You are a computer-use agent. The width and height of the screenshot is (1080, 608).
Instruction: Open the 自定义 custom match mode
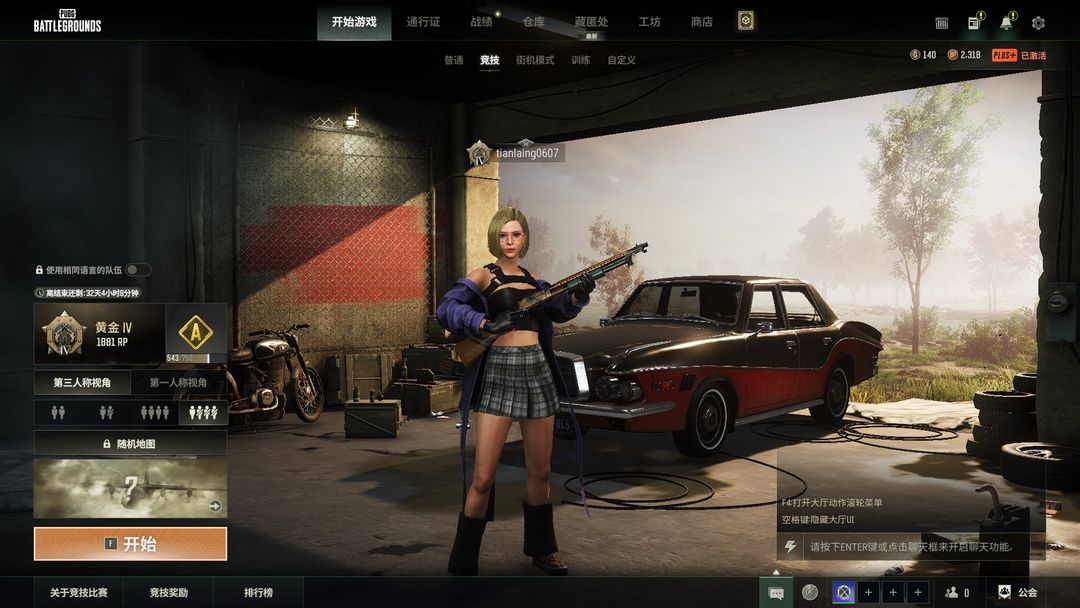(x=621, y=60)
